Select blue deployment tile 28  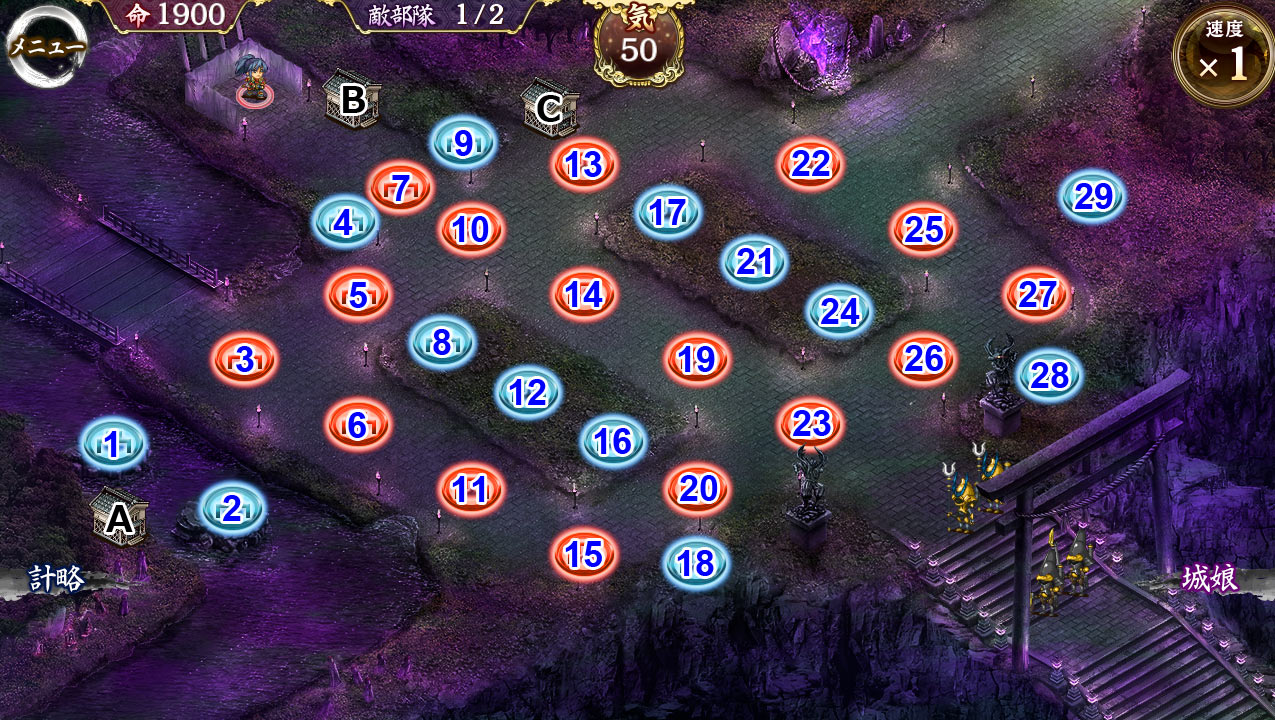click(1050, 375)
